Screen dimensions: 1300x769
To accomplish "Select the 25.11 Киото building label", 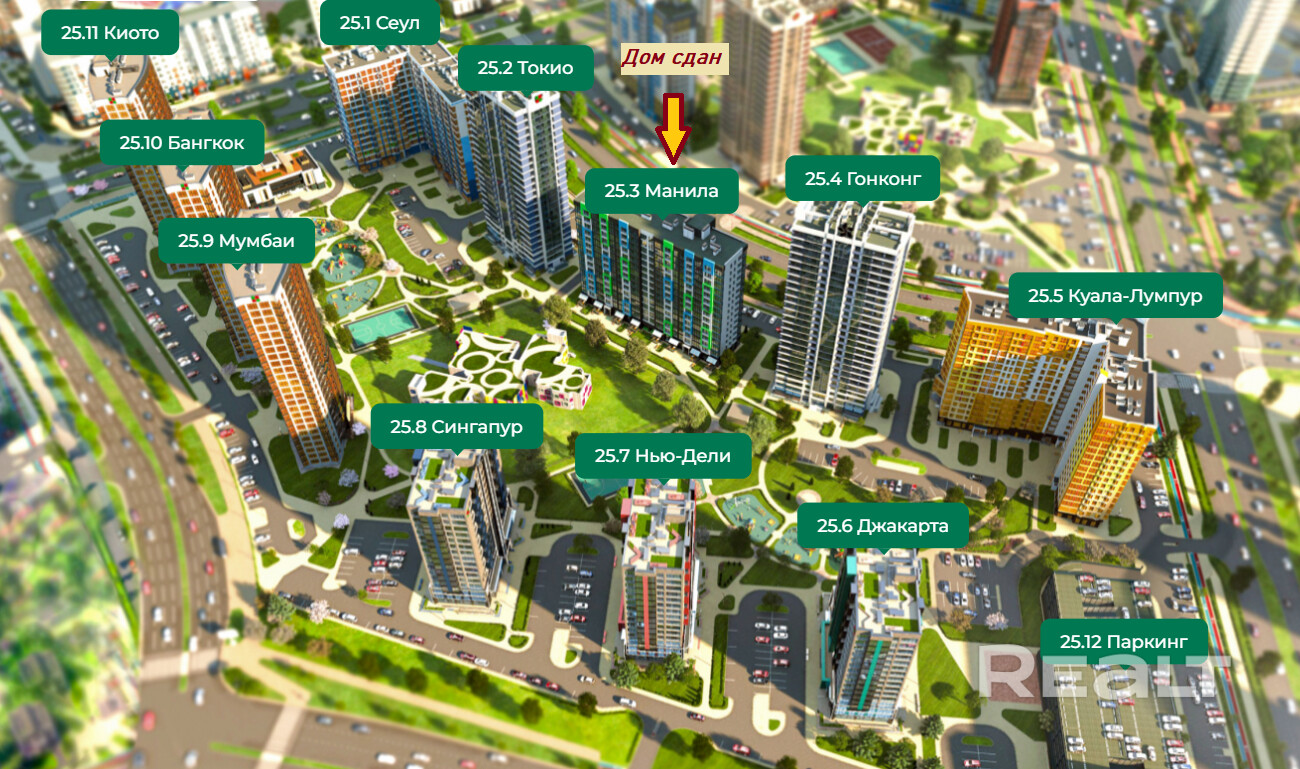I will point(110,33).
